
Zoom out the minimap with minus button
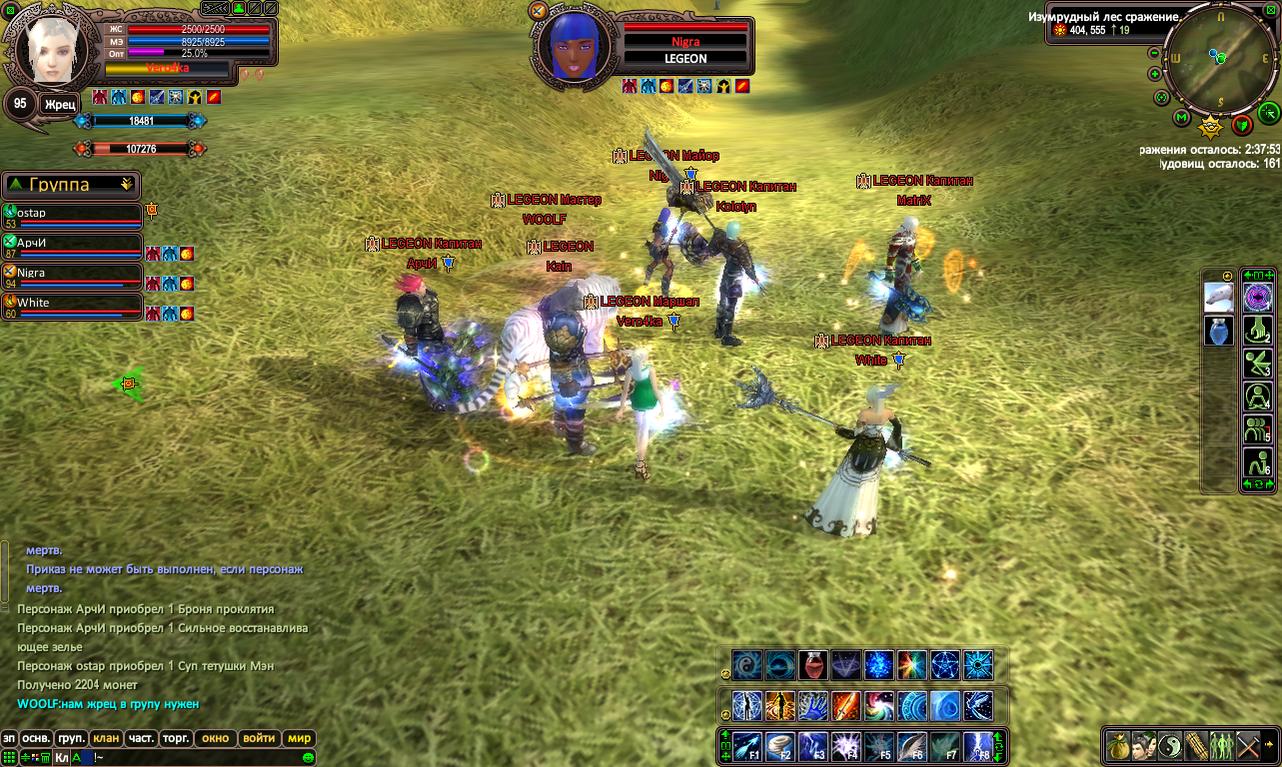[x=1155, y=53]
